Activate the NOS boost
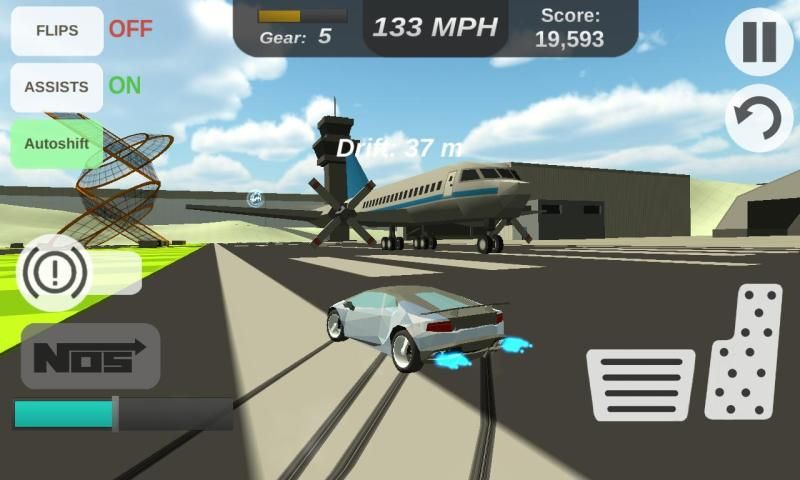 (x=90, y=356)
